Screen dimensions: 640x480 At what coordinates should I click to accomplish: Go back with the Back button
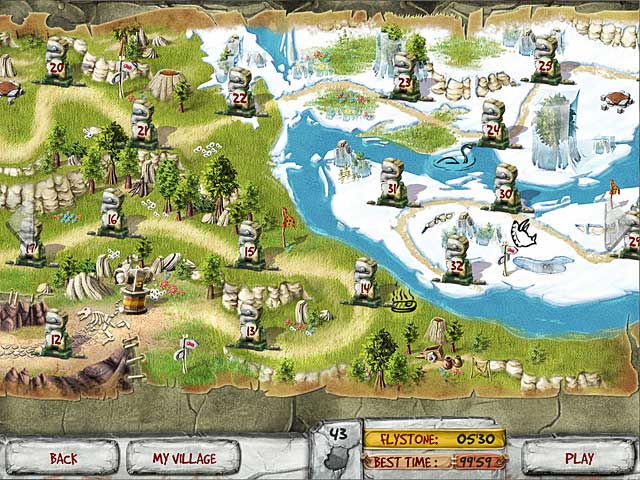(x=63, y=458)
